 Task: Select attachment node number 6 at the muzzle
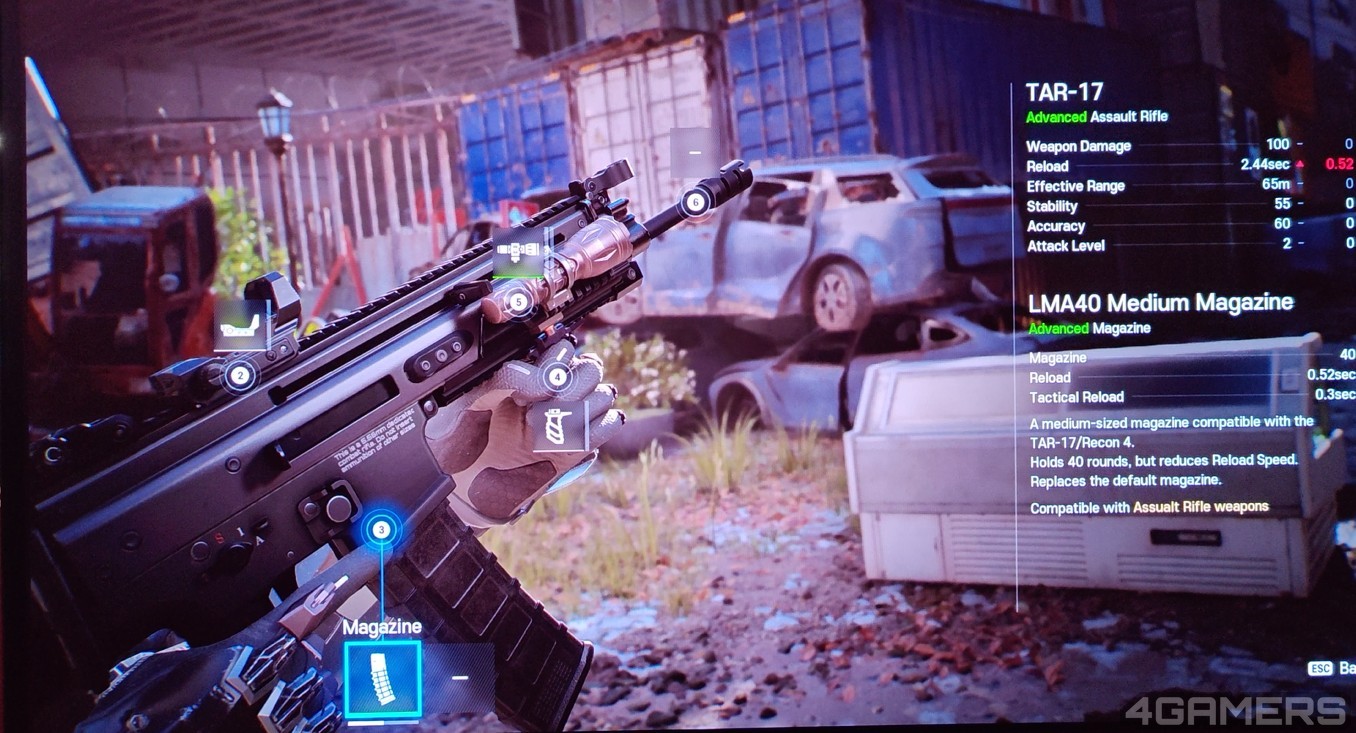(696, 202)
